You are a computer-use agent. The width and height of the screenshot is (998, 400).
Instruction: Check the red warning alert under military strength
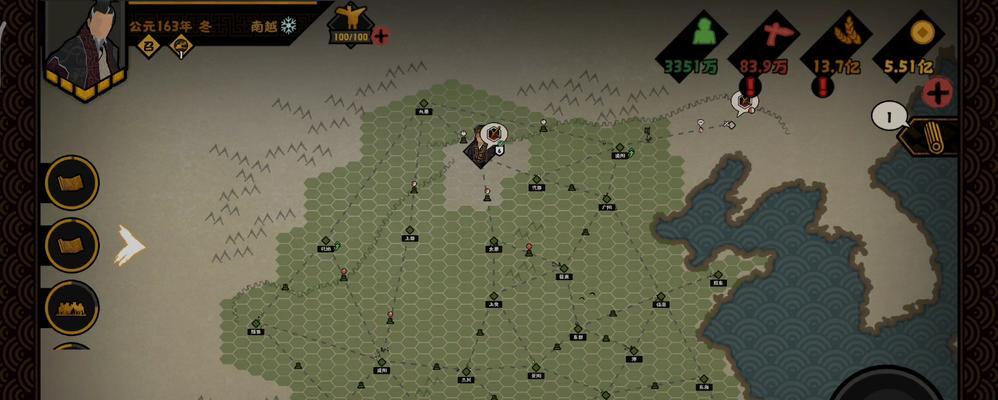[x=751, y=87]
